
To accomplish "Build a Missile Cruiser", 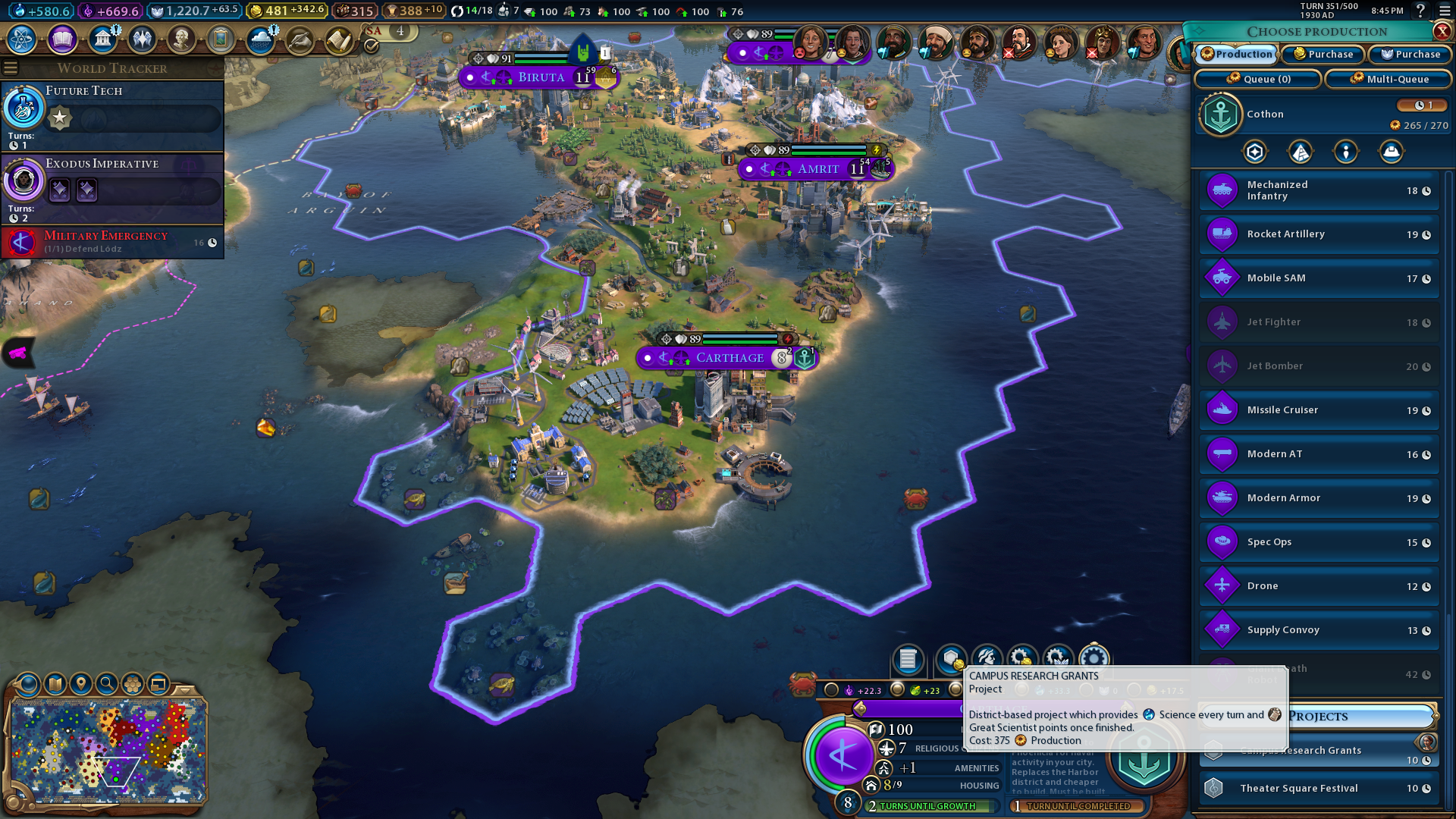I will pyautogui.click(x=1319, y=410).
